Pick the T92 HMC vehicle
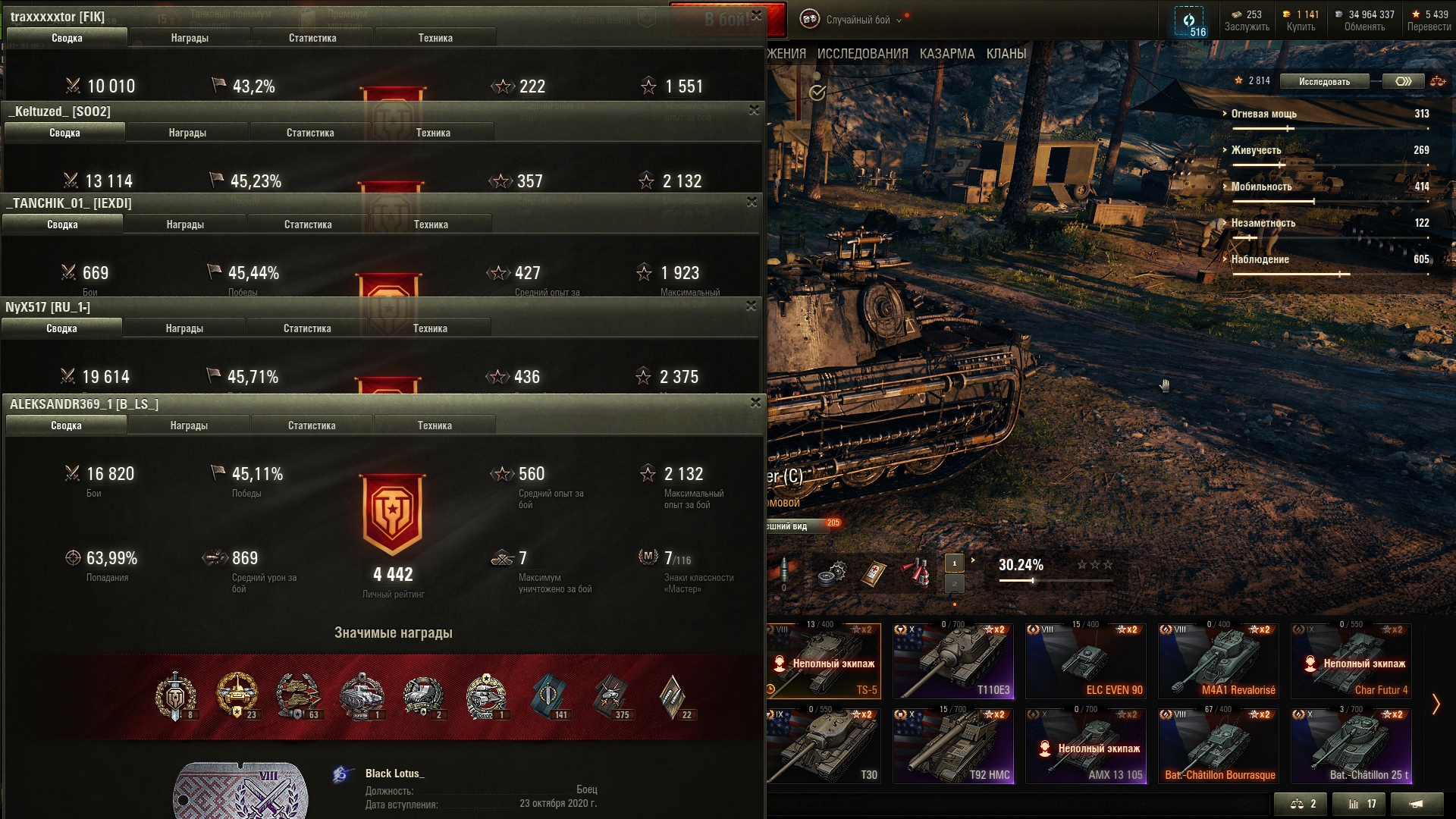 (x=953, y=746)
